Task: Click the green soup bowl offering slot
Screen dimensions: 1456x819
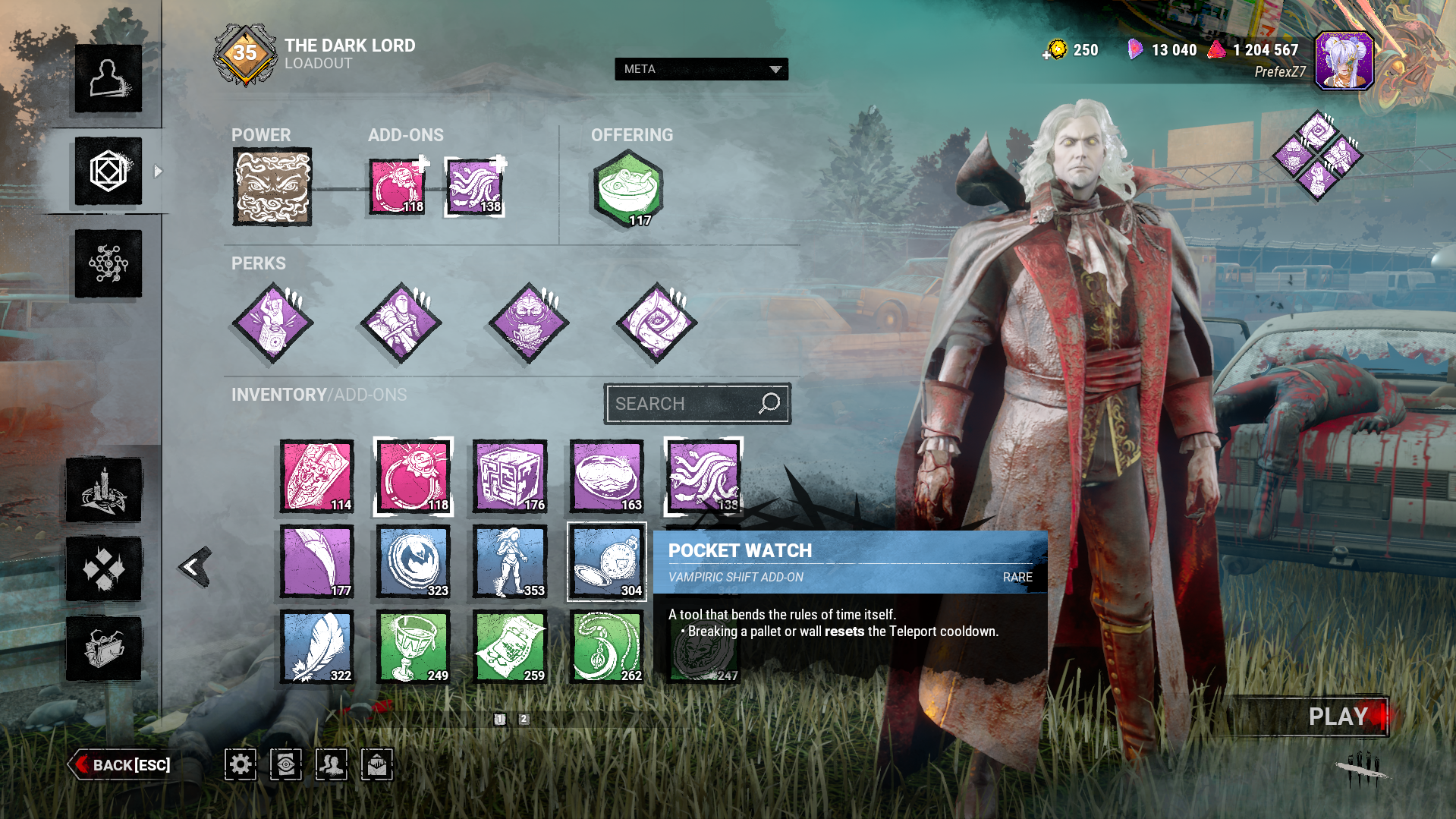Action: [x=628, y=188]
